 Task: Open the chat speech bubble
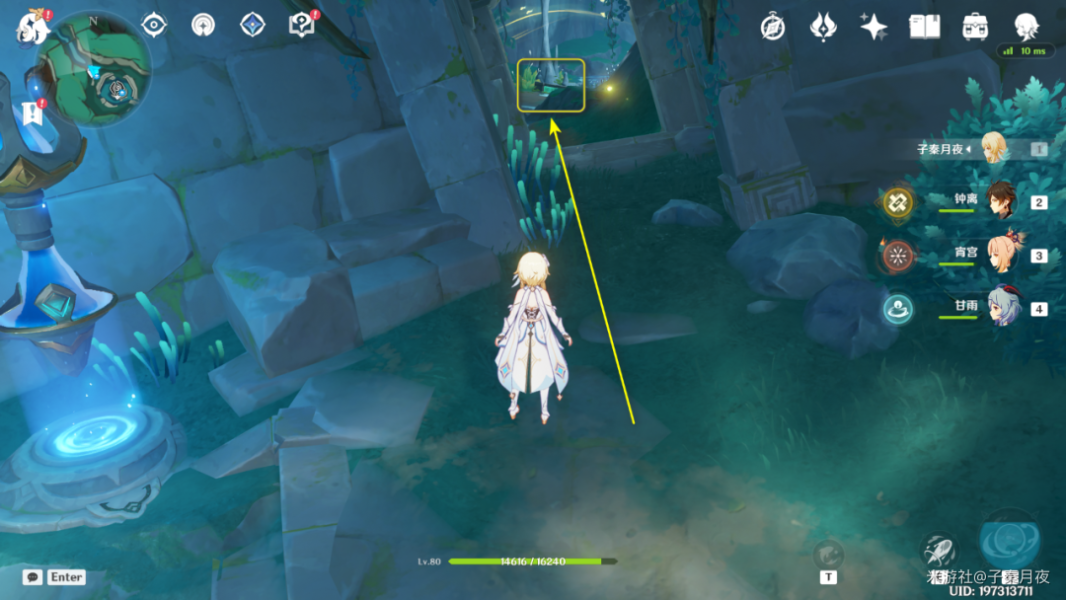(33, 577)
